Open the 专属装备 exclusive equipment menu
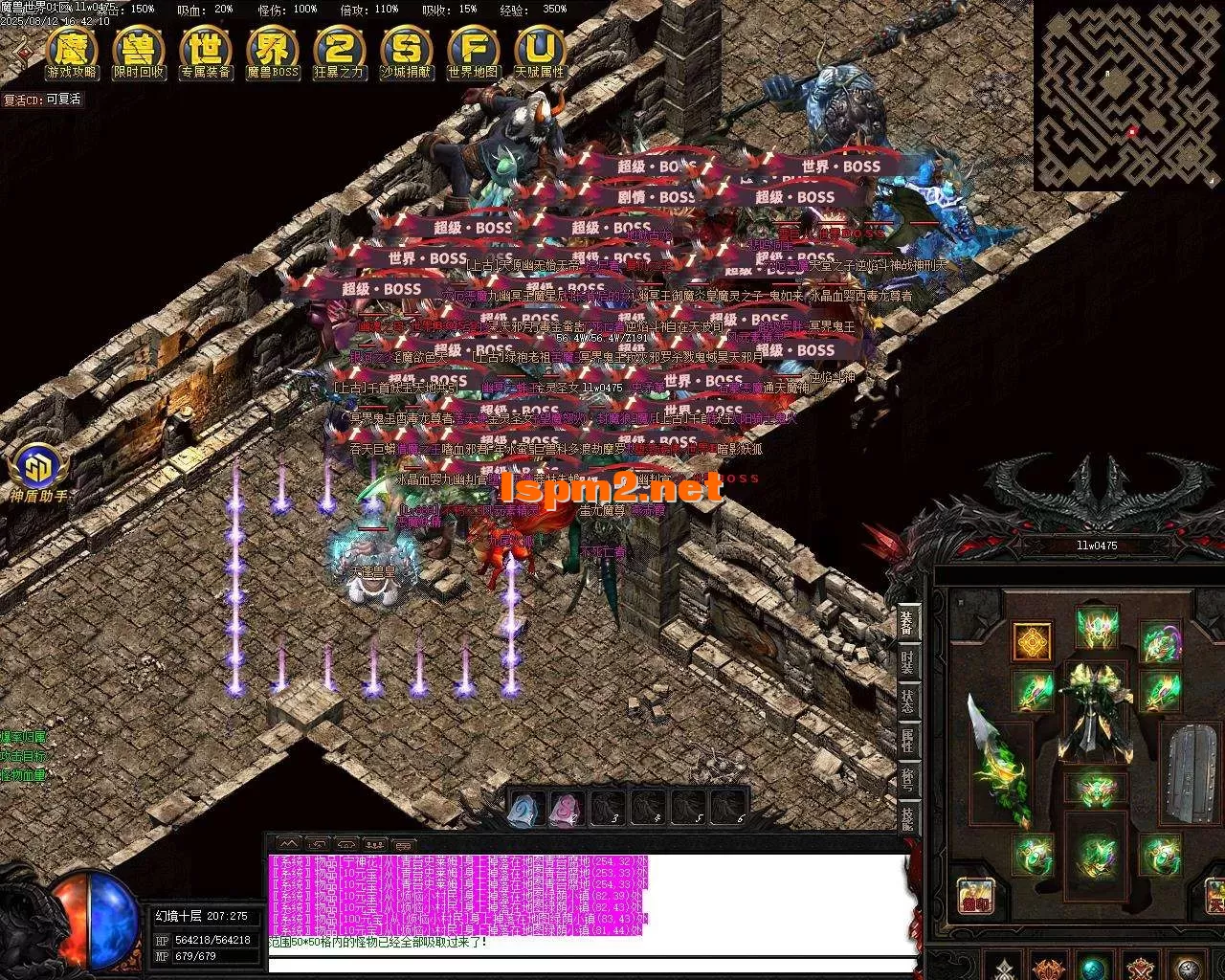This screenshot has width=1225, height=980. [206, 54]
